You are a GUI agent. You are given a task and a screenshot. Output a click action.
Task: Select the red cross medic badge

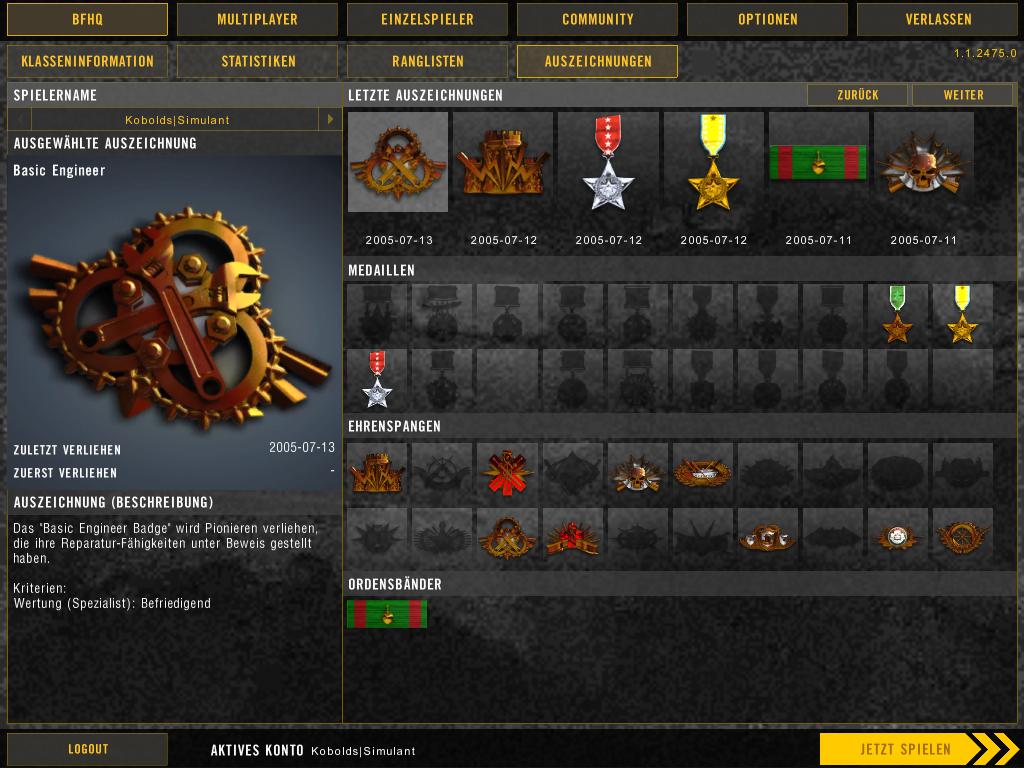[x=507, y=470]
